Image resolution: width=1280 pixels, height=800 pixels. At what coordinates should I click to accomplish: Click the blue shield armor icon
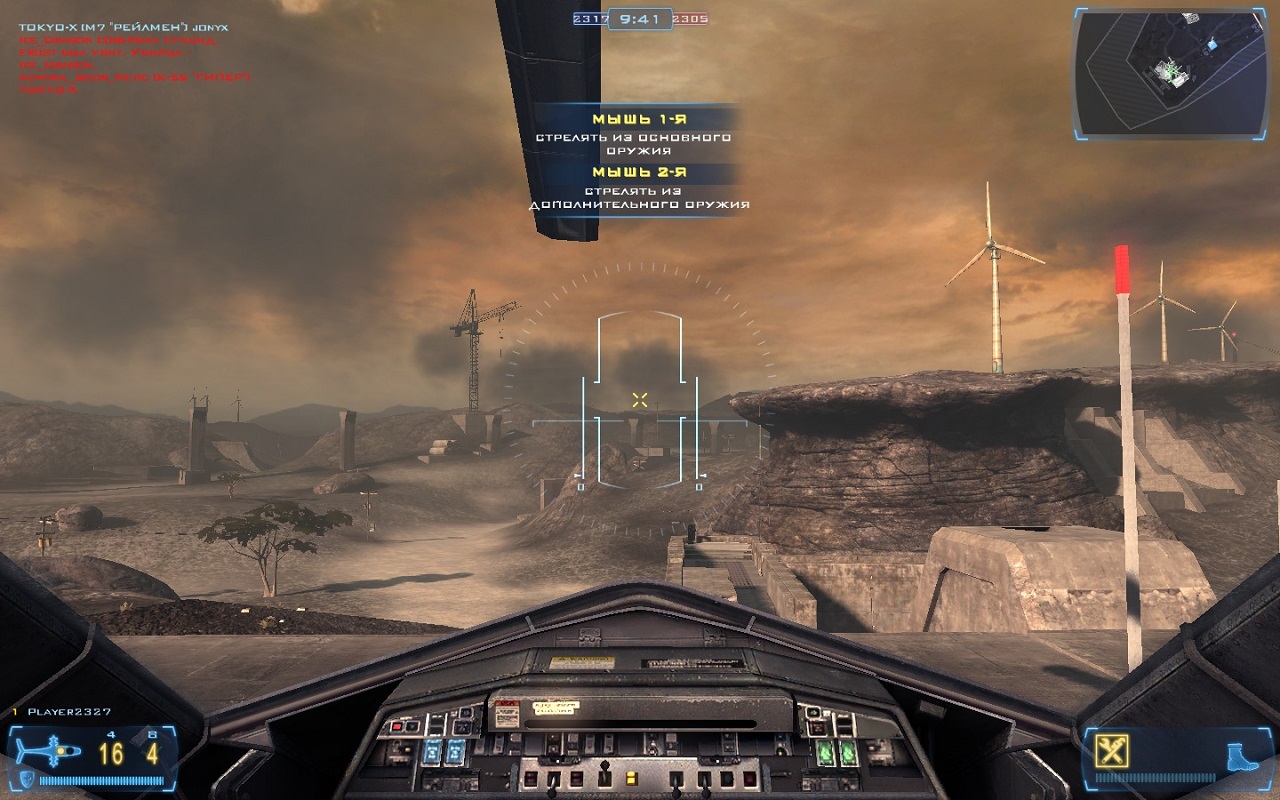pyautogui.click(x=25, y=779)
